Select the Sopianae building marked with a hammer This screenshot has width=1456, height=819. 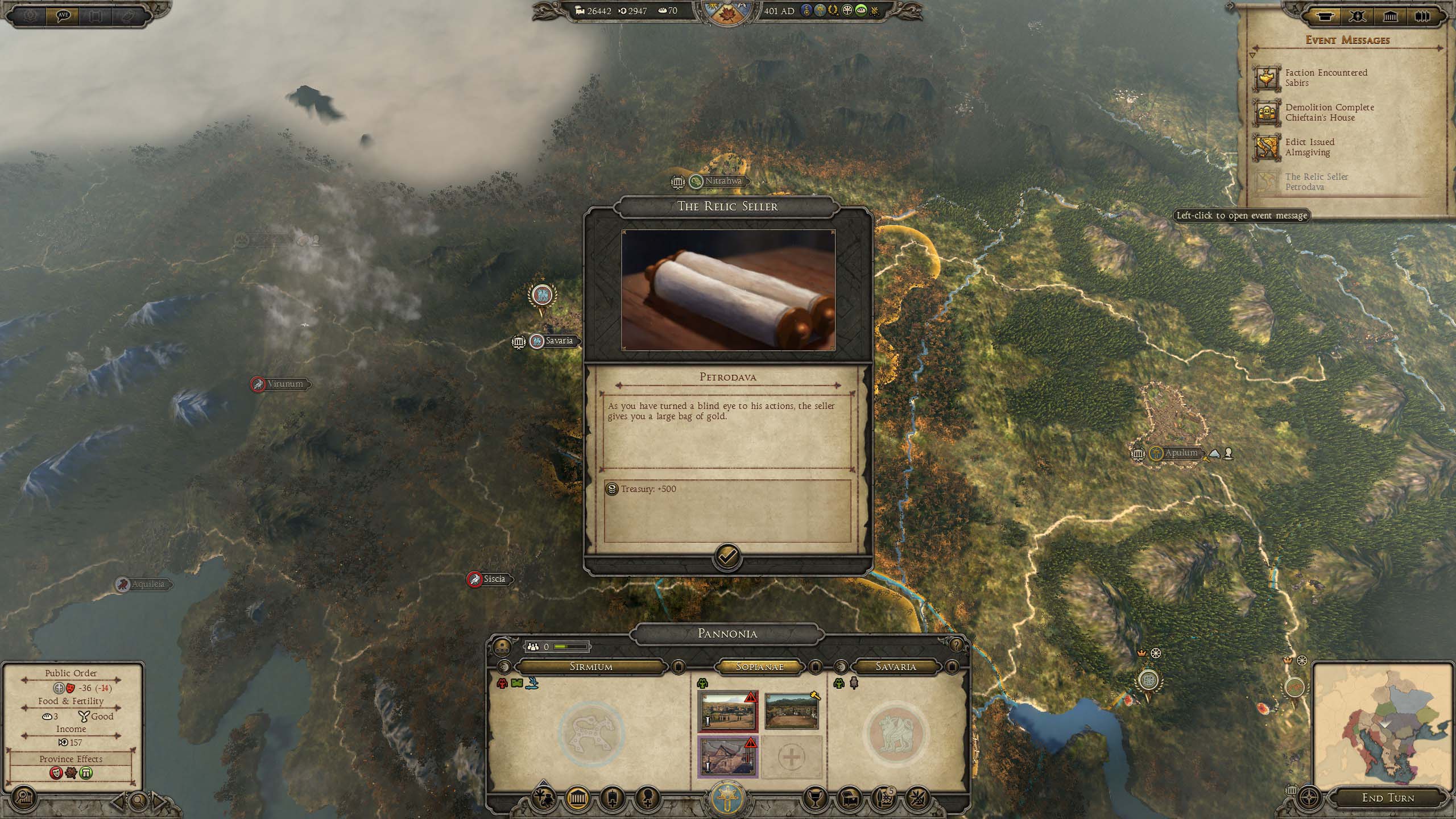point(791,711)
